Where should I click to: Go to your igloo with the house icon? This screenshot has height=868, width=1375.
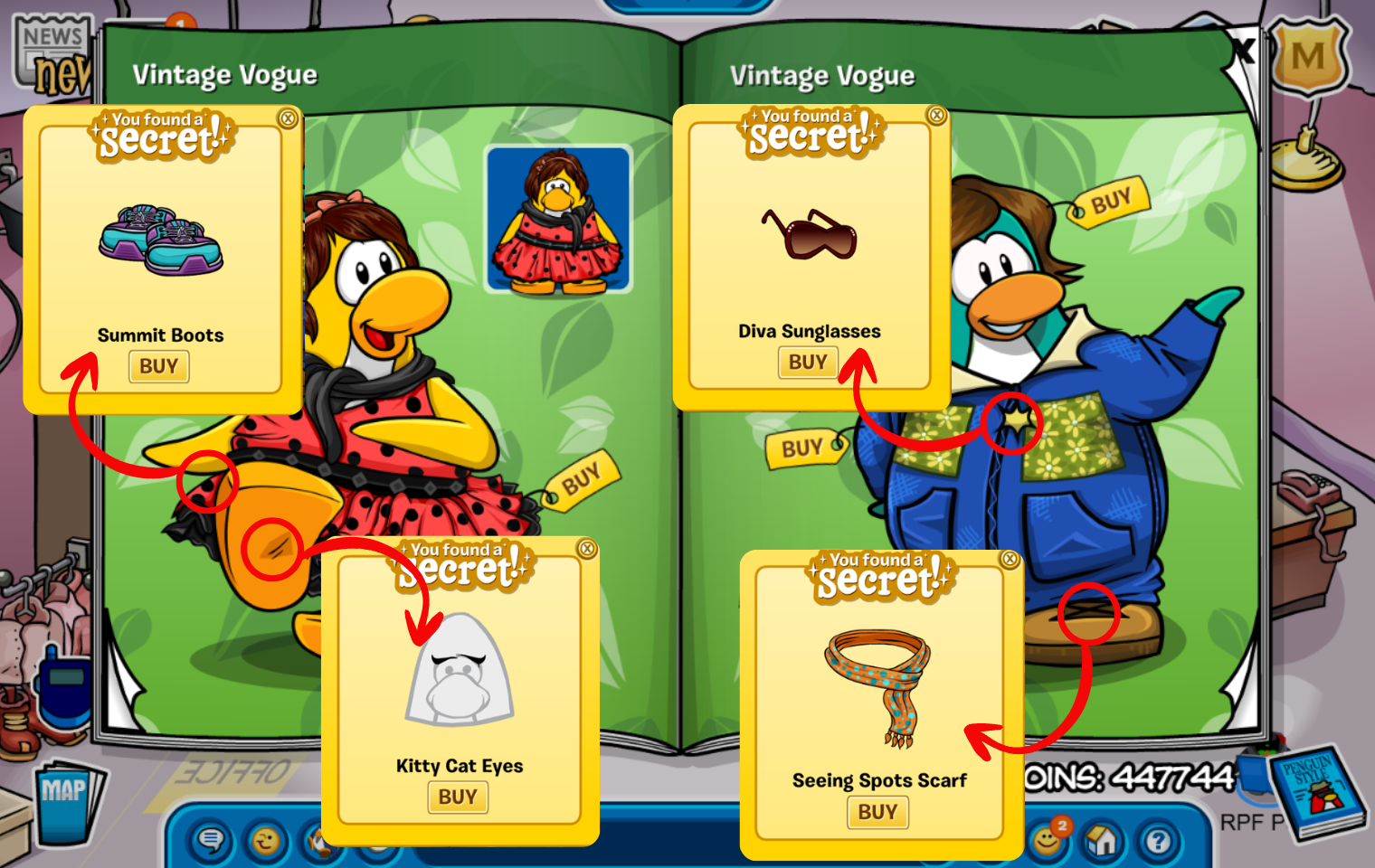tap(1102, 841)
